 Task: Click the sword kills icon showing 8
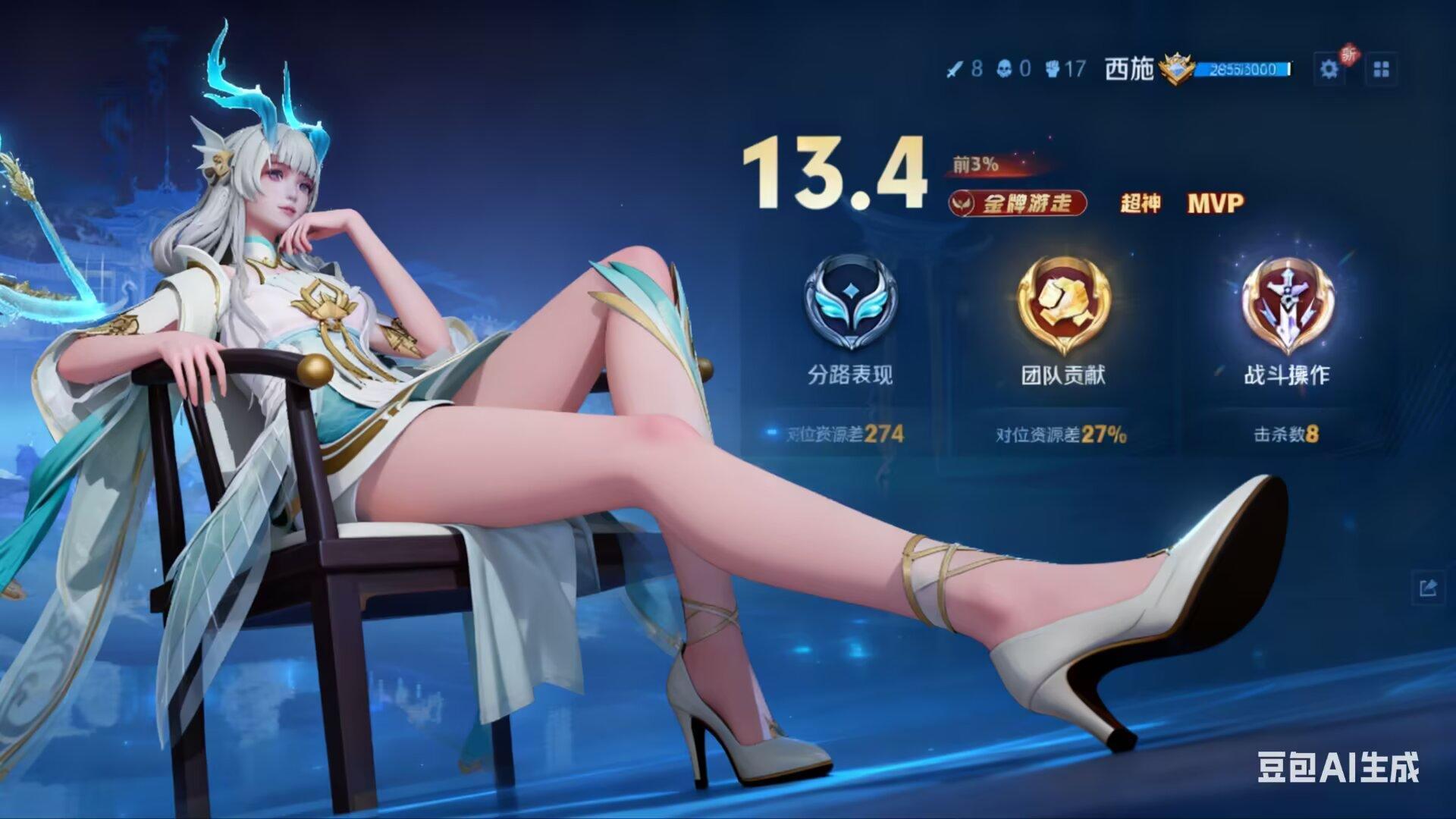pos(957,68)
